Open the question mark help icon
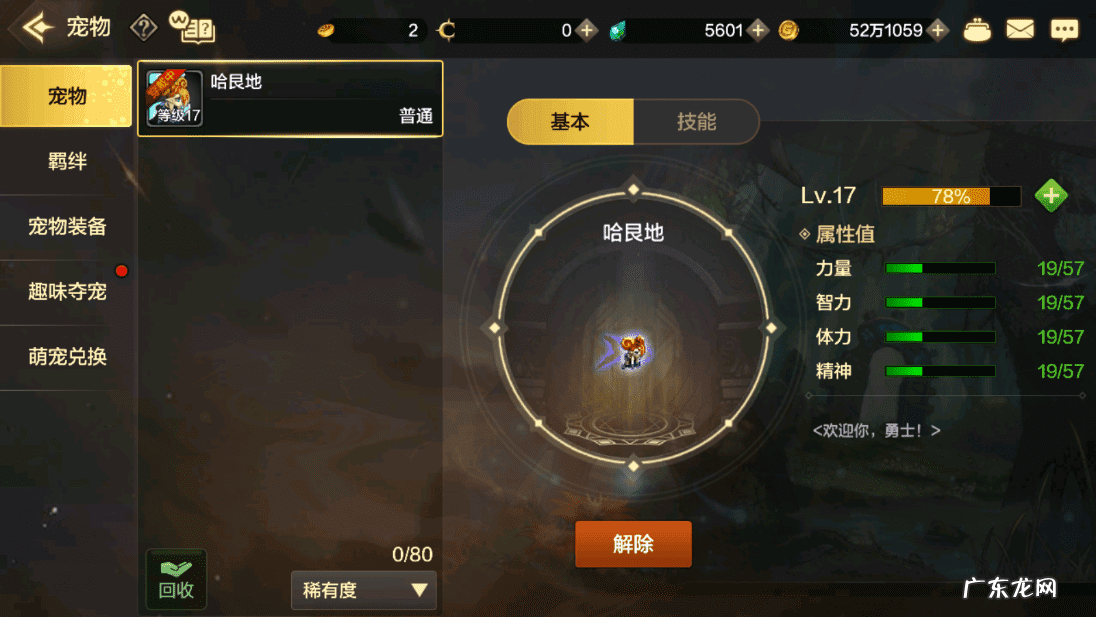This screenshot has width=1096, height=617. click(144, 28)
